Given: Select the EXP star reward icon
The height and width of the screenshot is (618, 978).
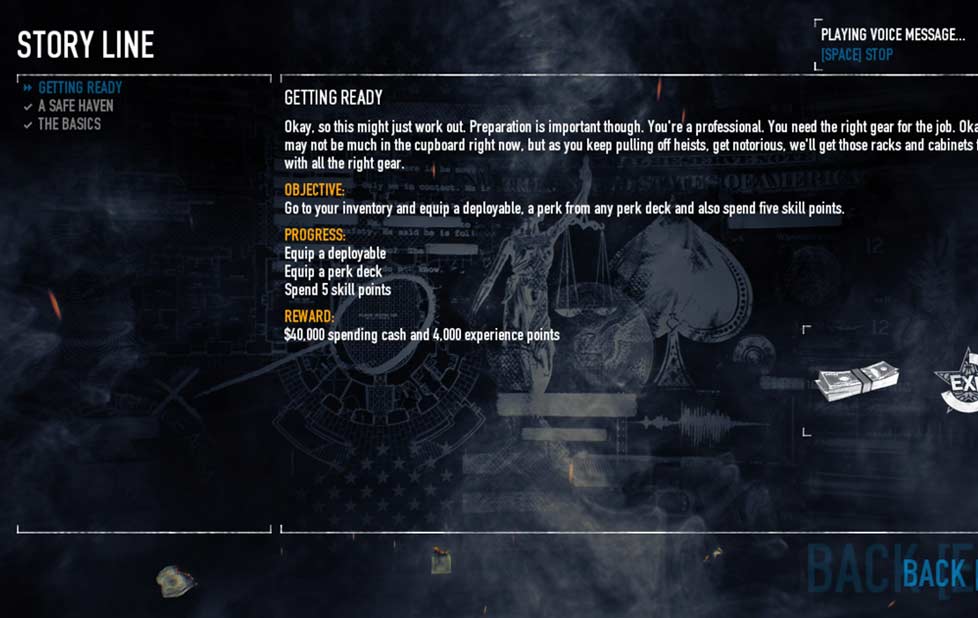Looking at the screenshot, I should click(959, 381).
